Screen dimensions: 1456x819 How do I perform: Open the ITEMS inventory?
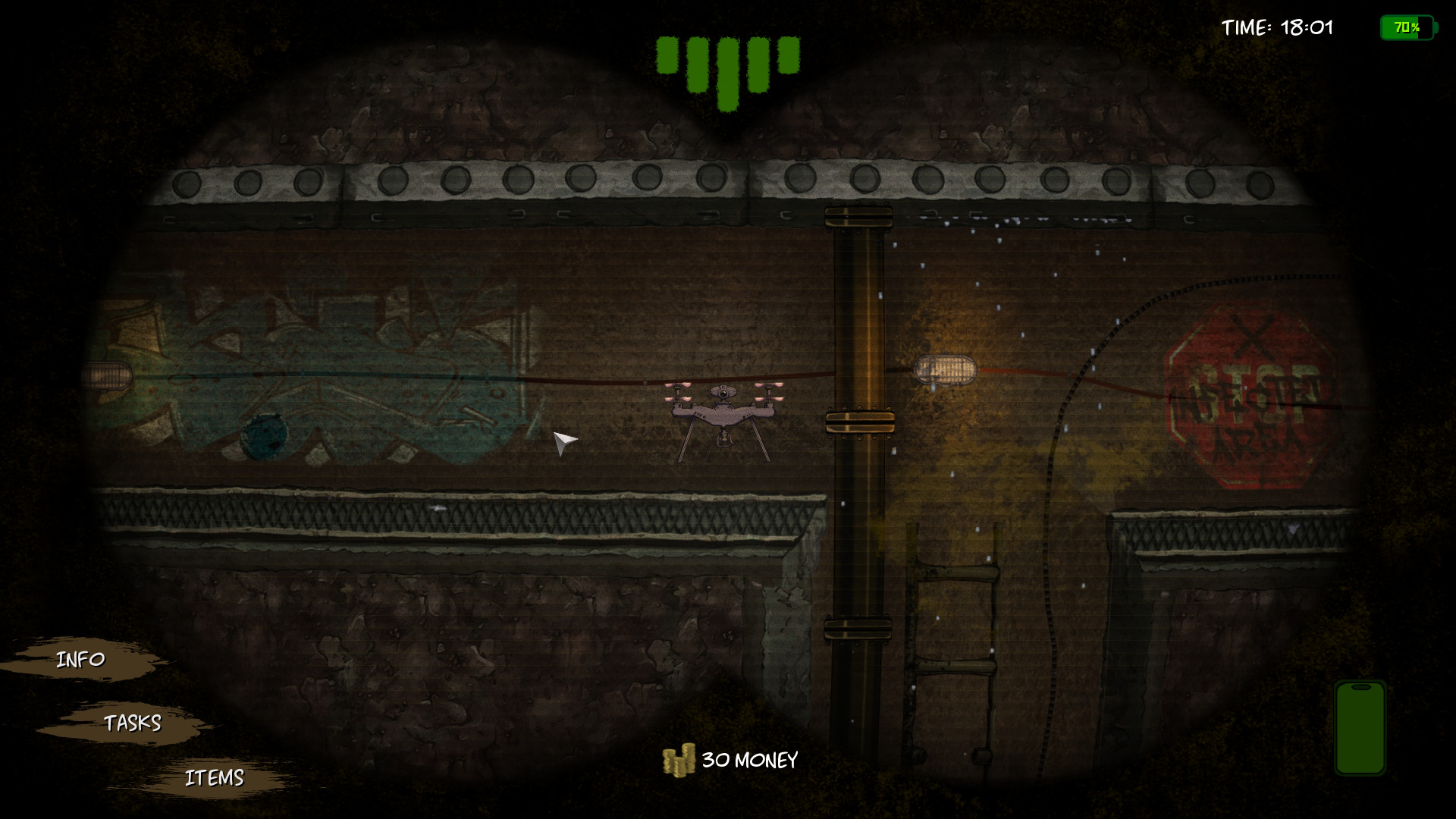click(x=215, y=776)
